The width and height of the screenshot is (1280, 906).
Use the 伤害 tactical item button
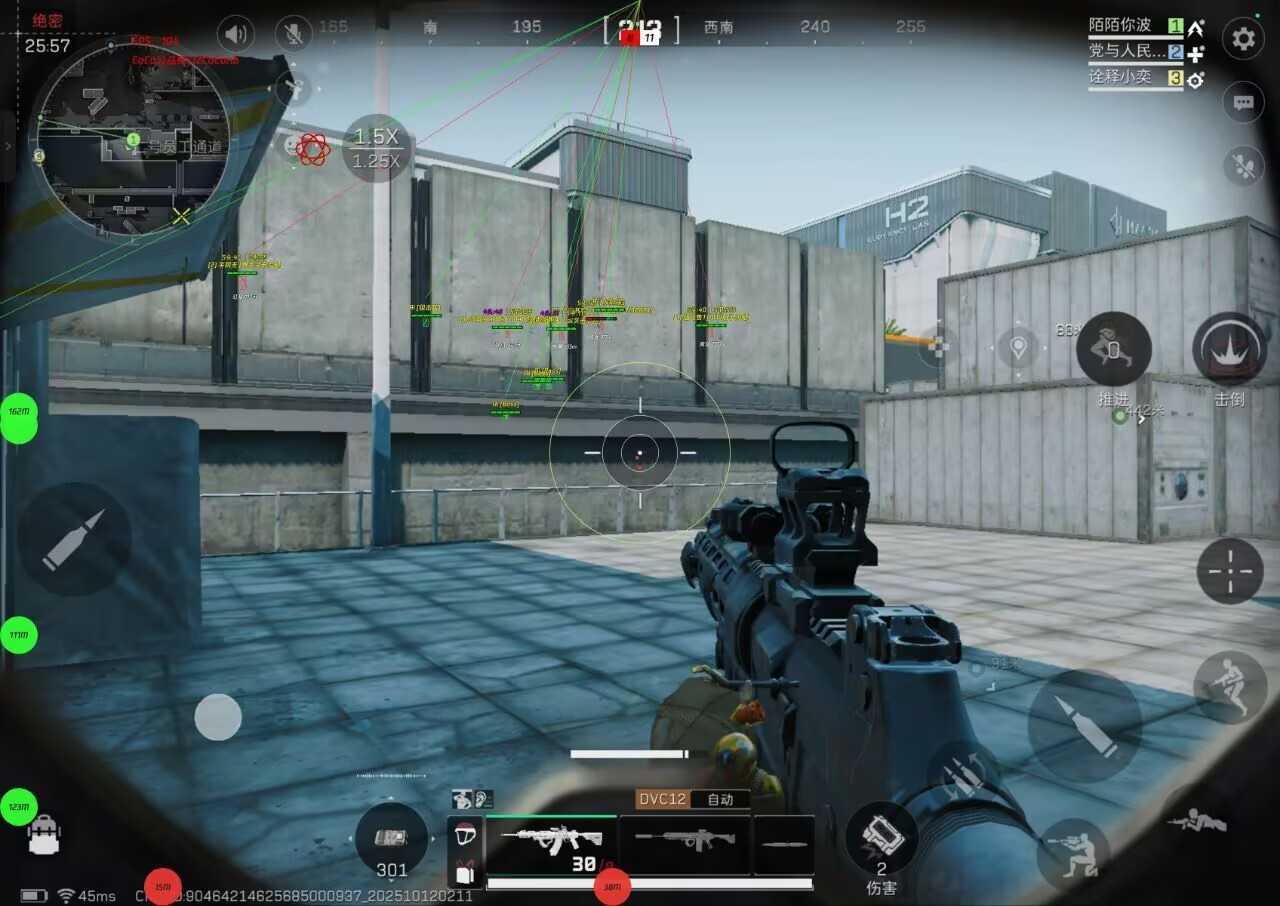tap(881, 839)
